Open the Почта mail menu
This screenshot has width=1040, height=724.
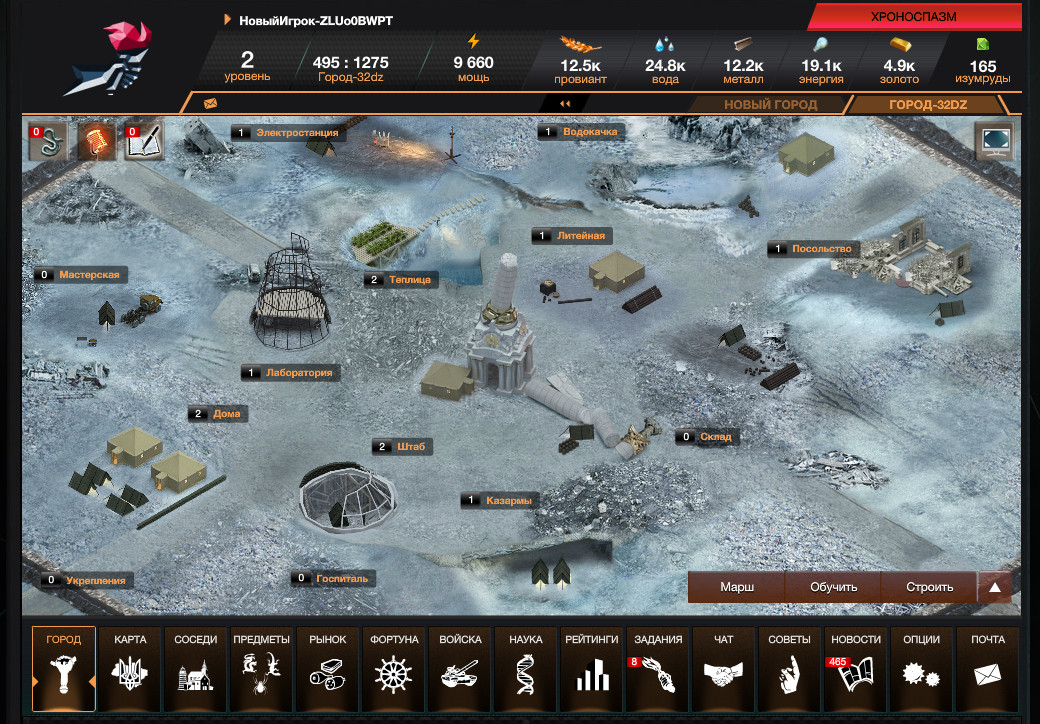click(987, 661)
